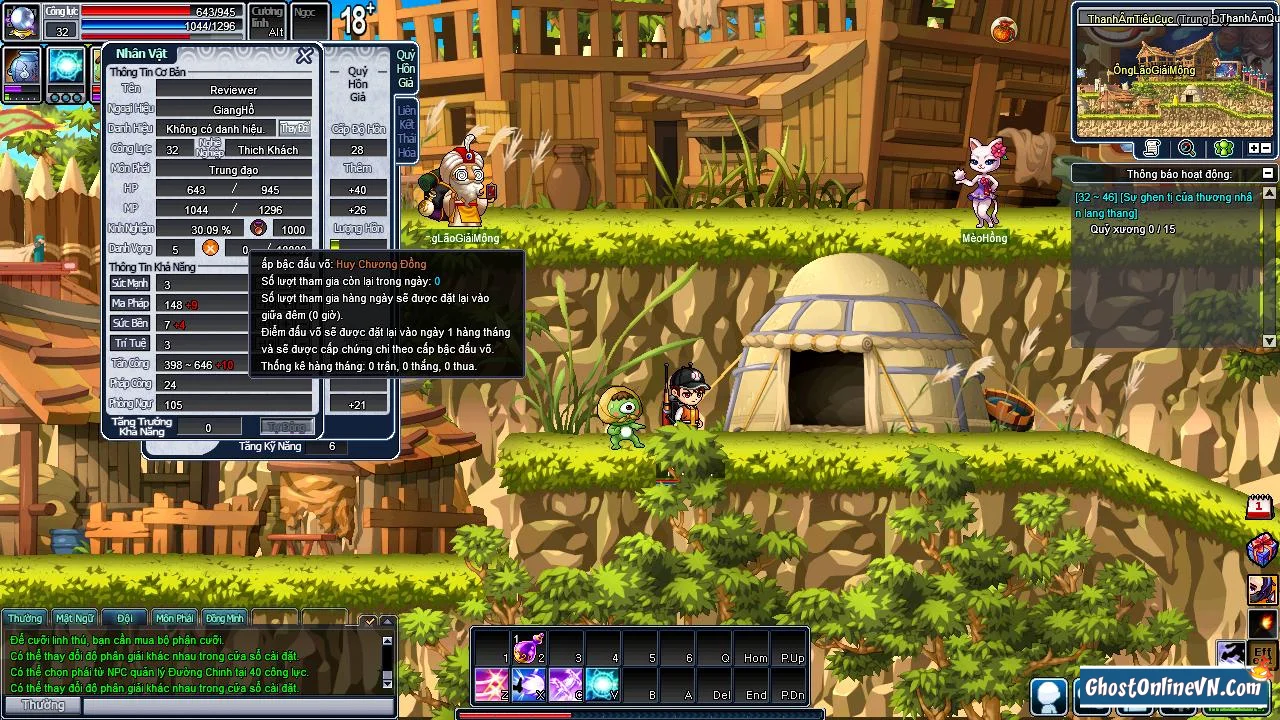1280x720 pixels.
Task: Show the Đồng Minh alliance chat tab
Action: 224,618
